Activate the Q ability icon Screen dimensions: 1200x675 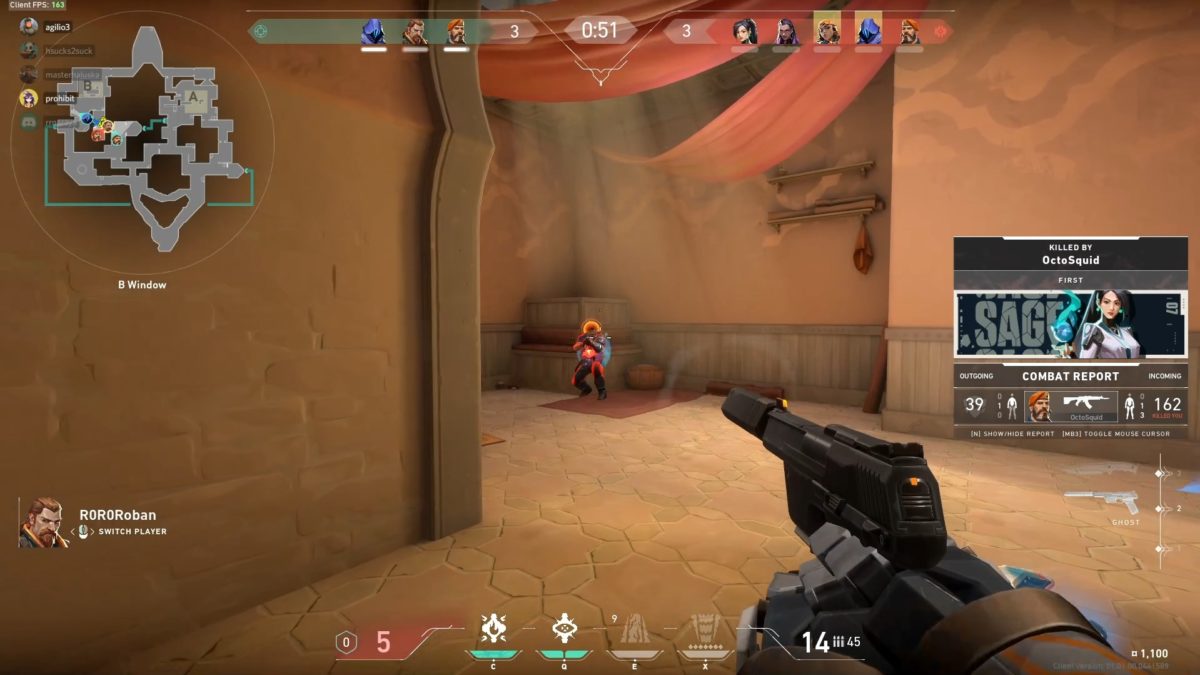(x=563, y=628)
